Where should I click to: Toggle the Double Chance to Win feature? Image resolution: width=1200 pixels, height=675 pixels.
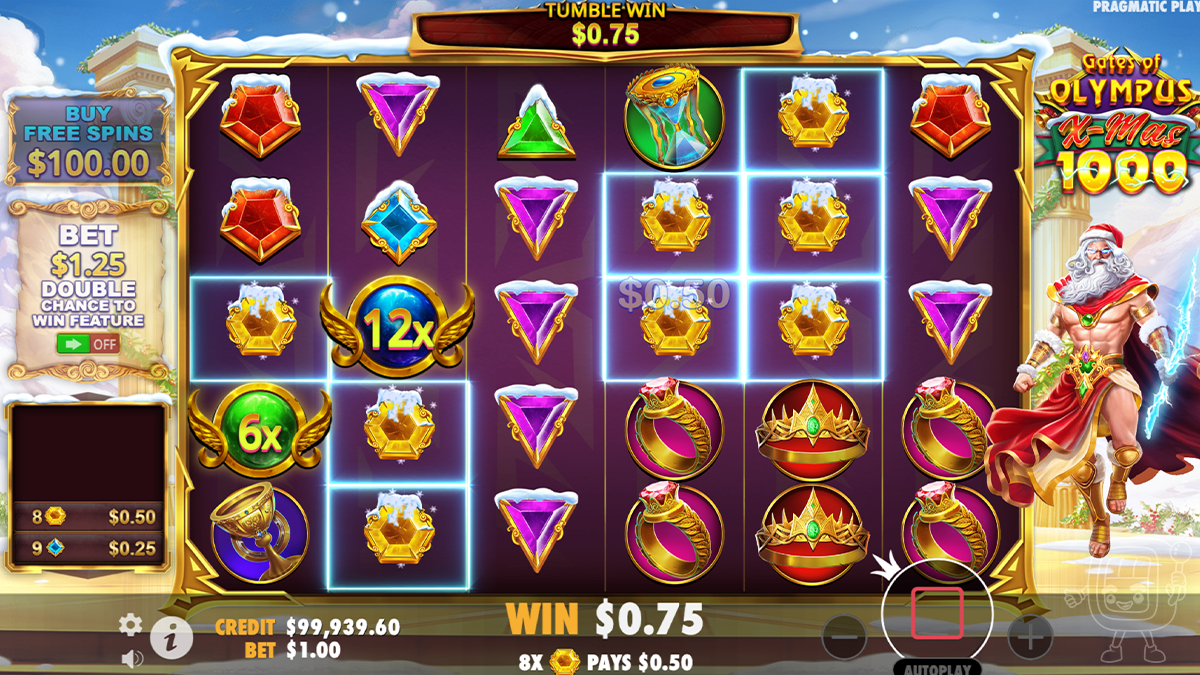88,344
